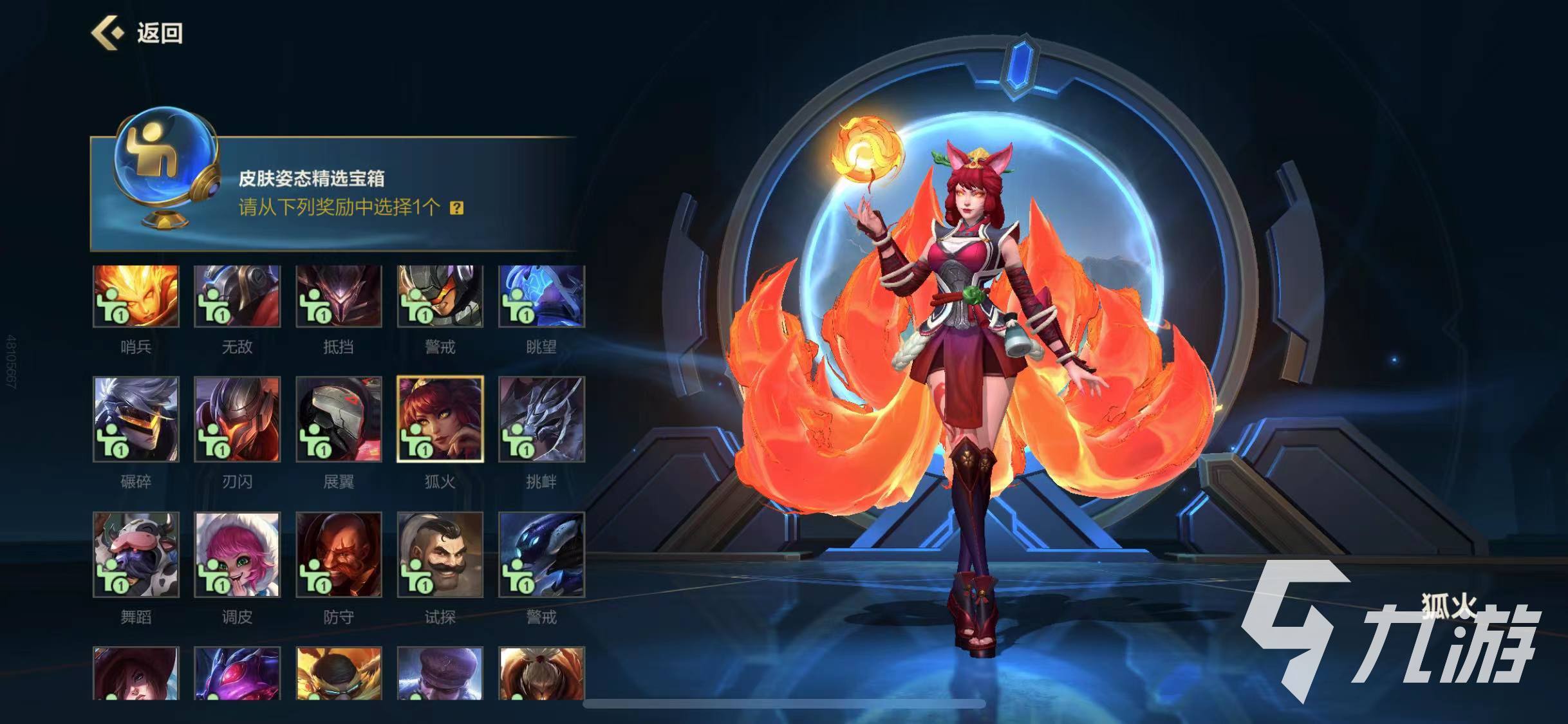Viewport: 1568px width, 724px height.
Task: Choose the 防守 pose reward
Action: point(339,555)
